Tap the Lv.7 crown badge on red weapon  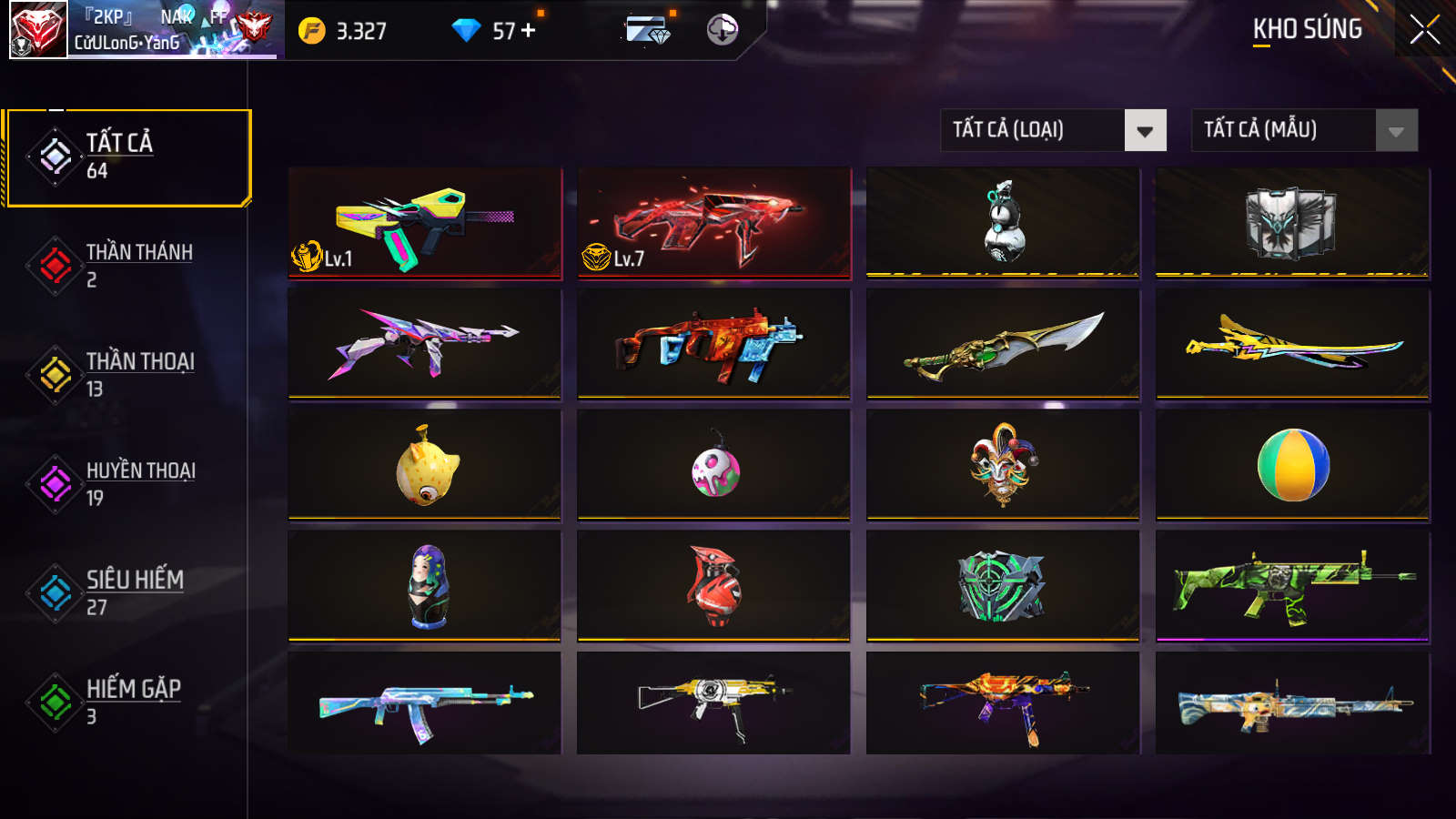pyautogui.click(x=606, y=256)
